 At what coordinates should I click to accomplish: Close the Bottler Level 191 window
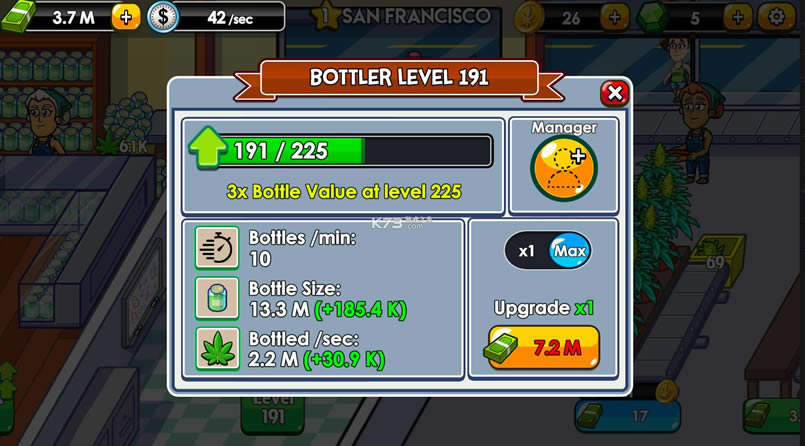614,93
